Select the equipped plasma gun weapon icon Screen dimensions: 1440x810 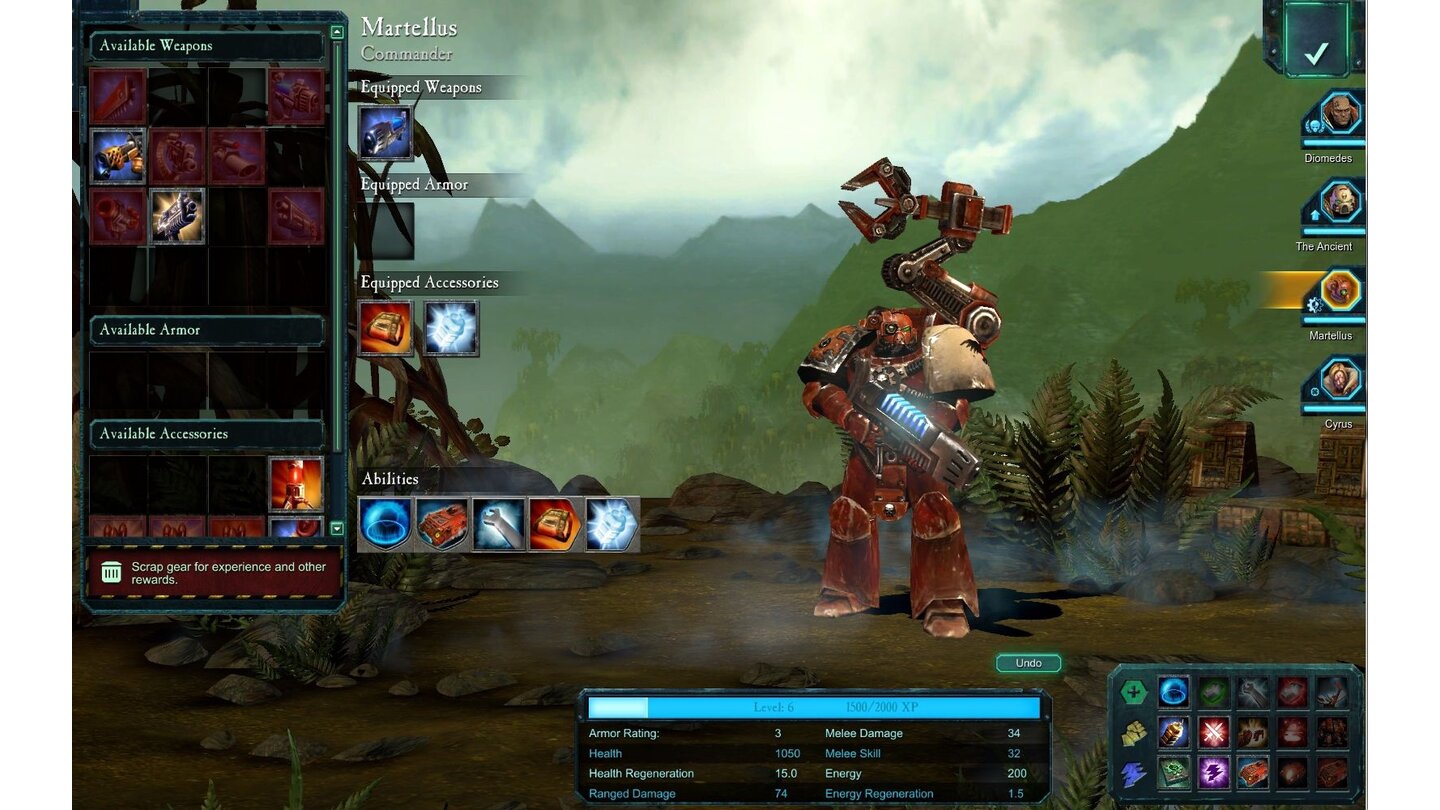(x=386, y=131)
